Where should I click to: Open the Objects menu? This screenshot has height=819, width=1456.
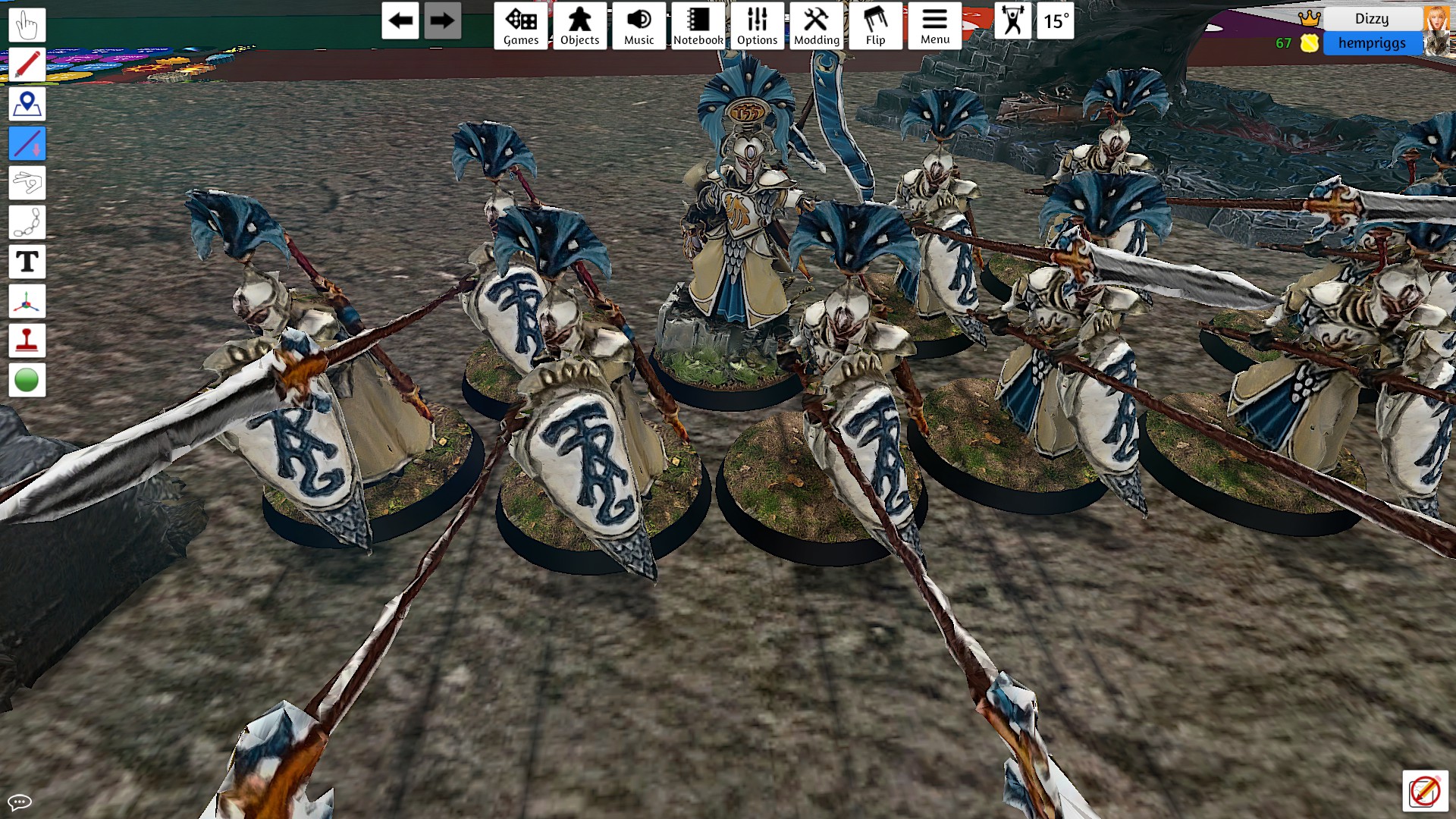point(580,26)
